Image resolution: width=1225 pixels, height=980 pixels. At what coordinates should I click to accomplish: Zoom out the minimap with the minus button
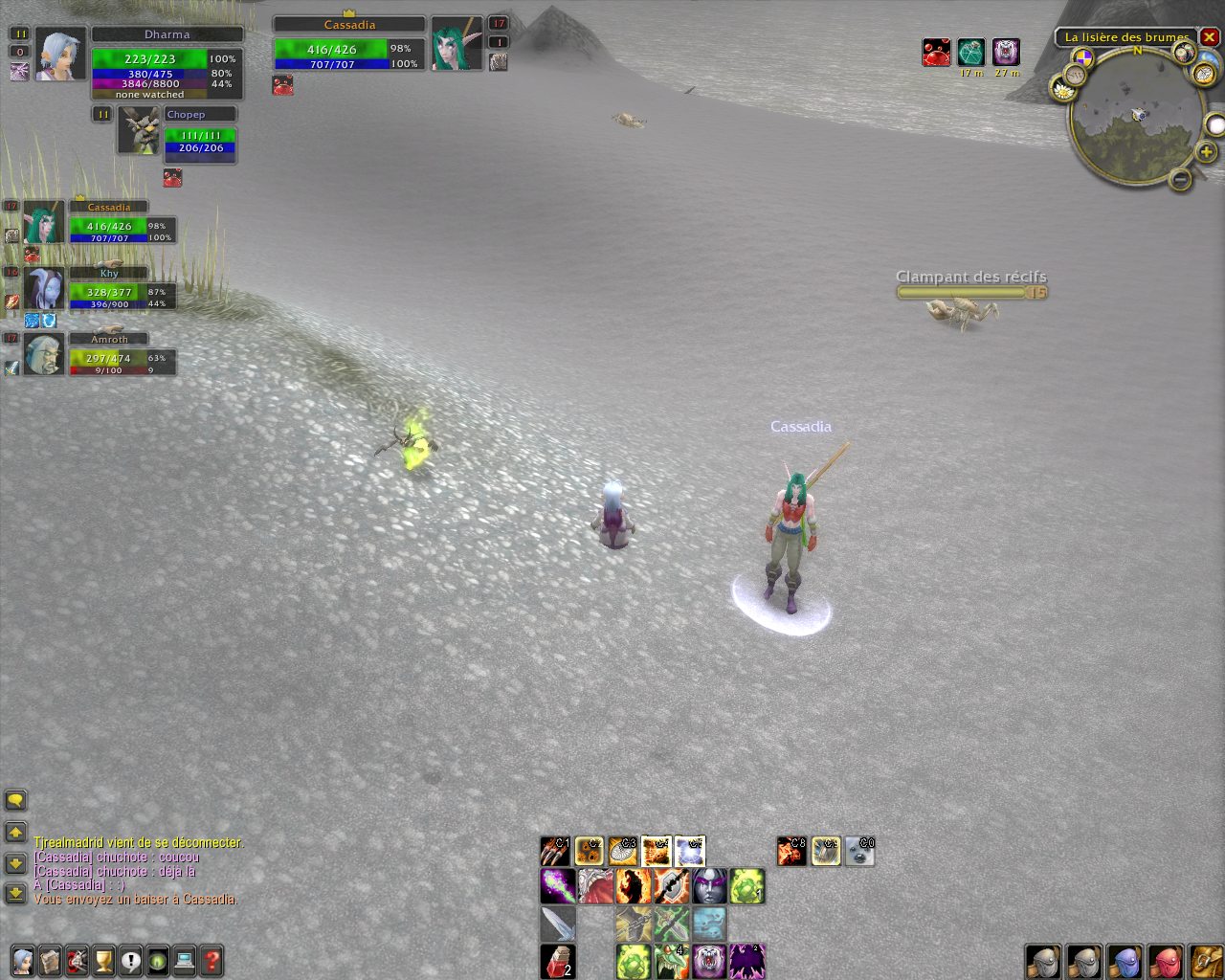[1181, 178]
